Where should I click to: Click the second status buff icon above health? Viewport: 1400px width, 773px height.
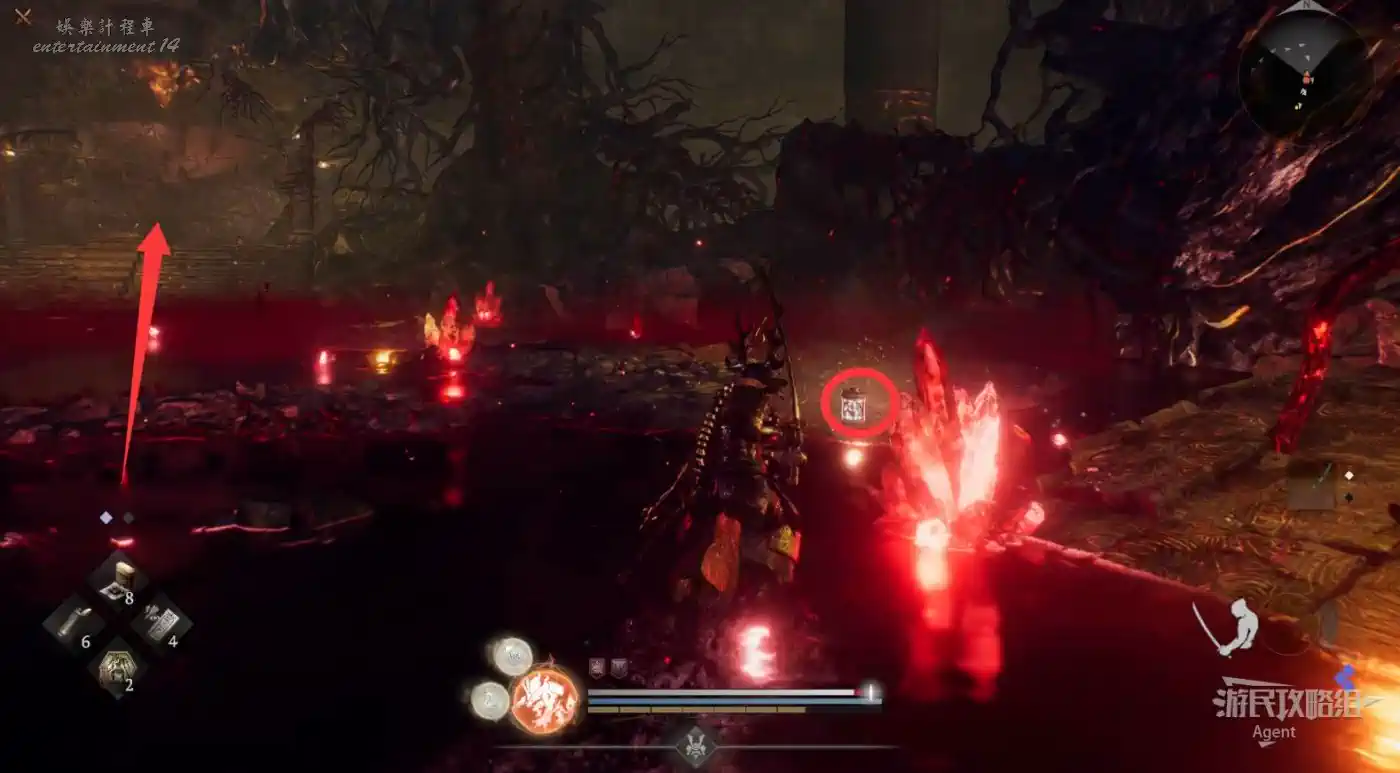(619, 668)
